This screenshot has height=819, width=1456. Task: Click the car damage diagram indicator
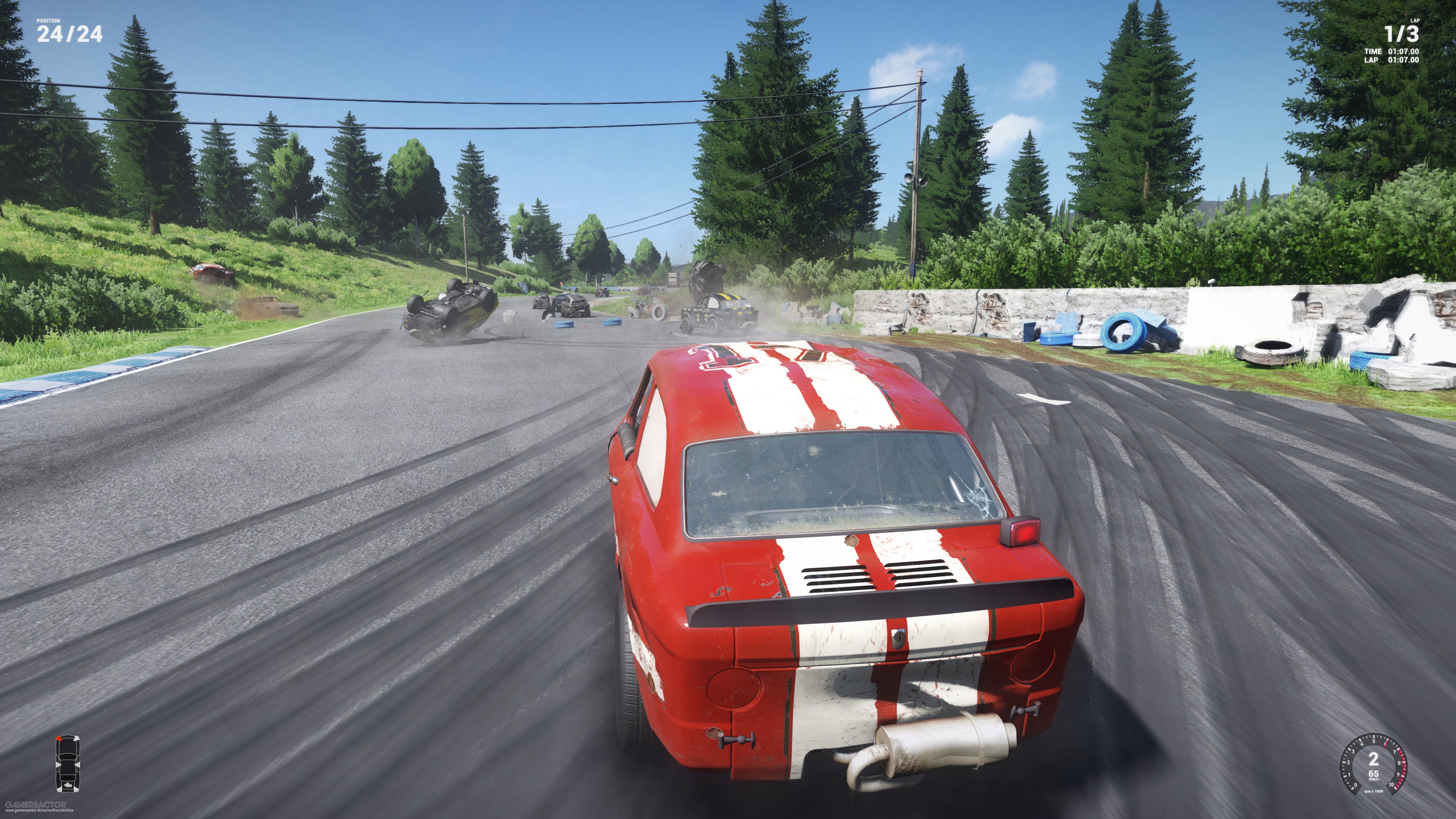(x=68, y=763)
